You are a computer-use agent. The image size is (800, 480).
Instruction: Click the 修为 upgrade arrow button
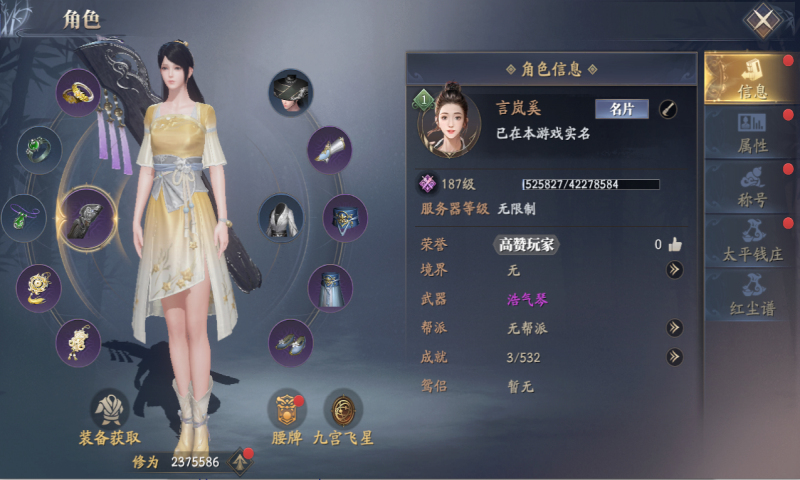tap(240, 461)
